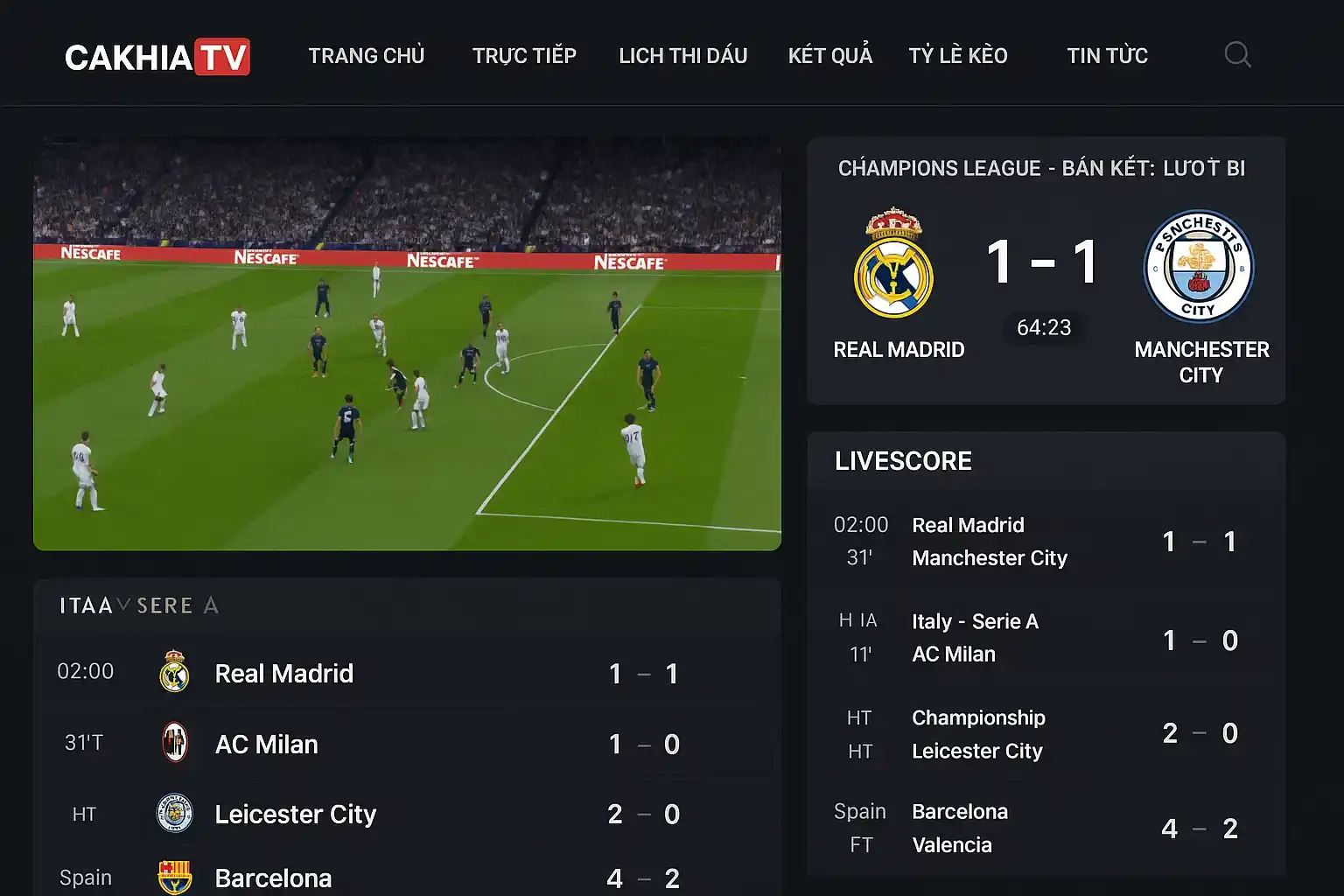Screen dimensions: 1344x896
Task: Click the Real Madrid logo in the score list
Action: 173,674
